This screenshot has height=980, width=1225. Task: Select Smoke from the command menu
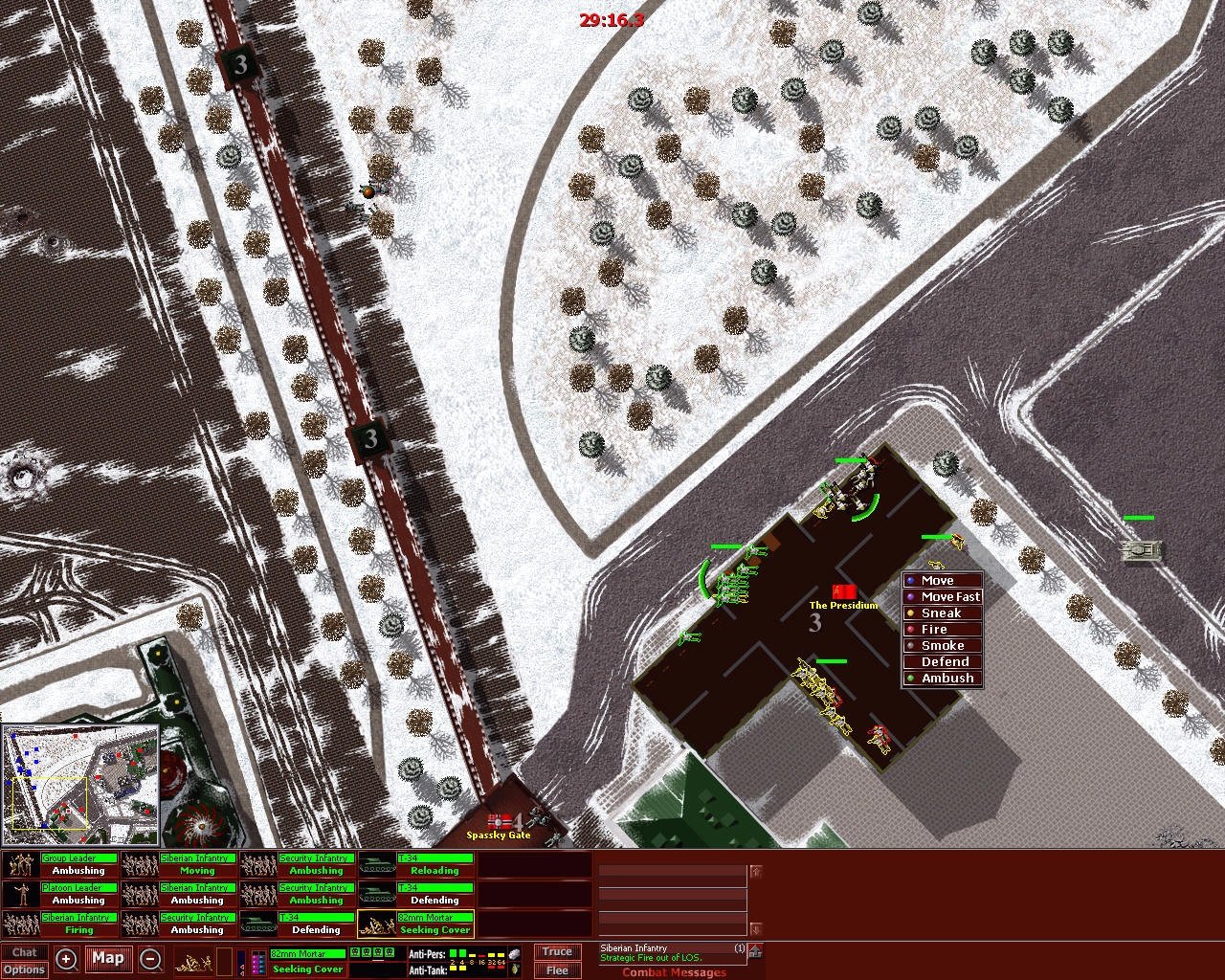tap(942, 645)
